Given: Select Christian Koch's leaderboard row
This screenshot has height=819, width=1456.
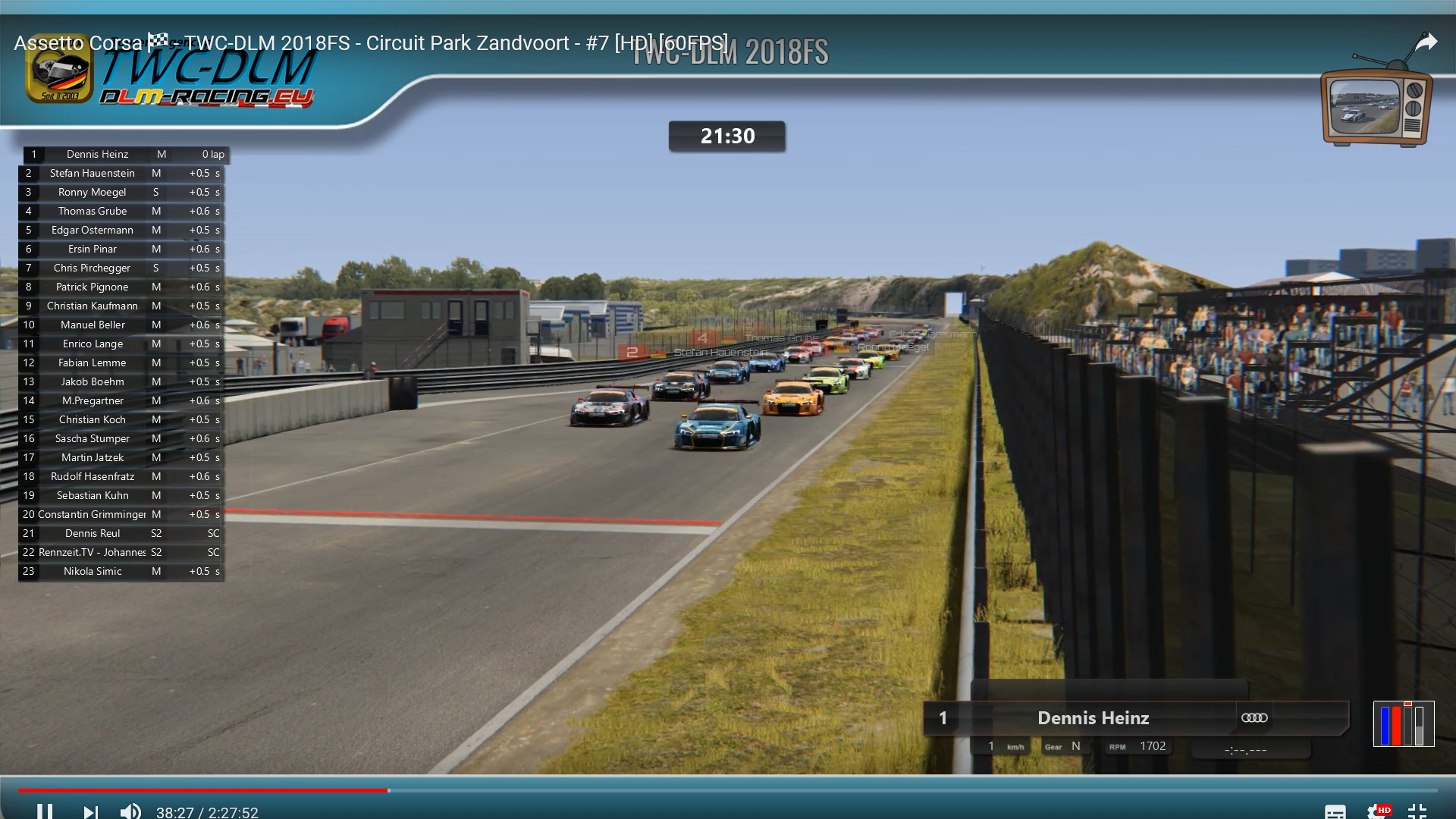Looking at the screenshot, I should point(93,419).
